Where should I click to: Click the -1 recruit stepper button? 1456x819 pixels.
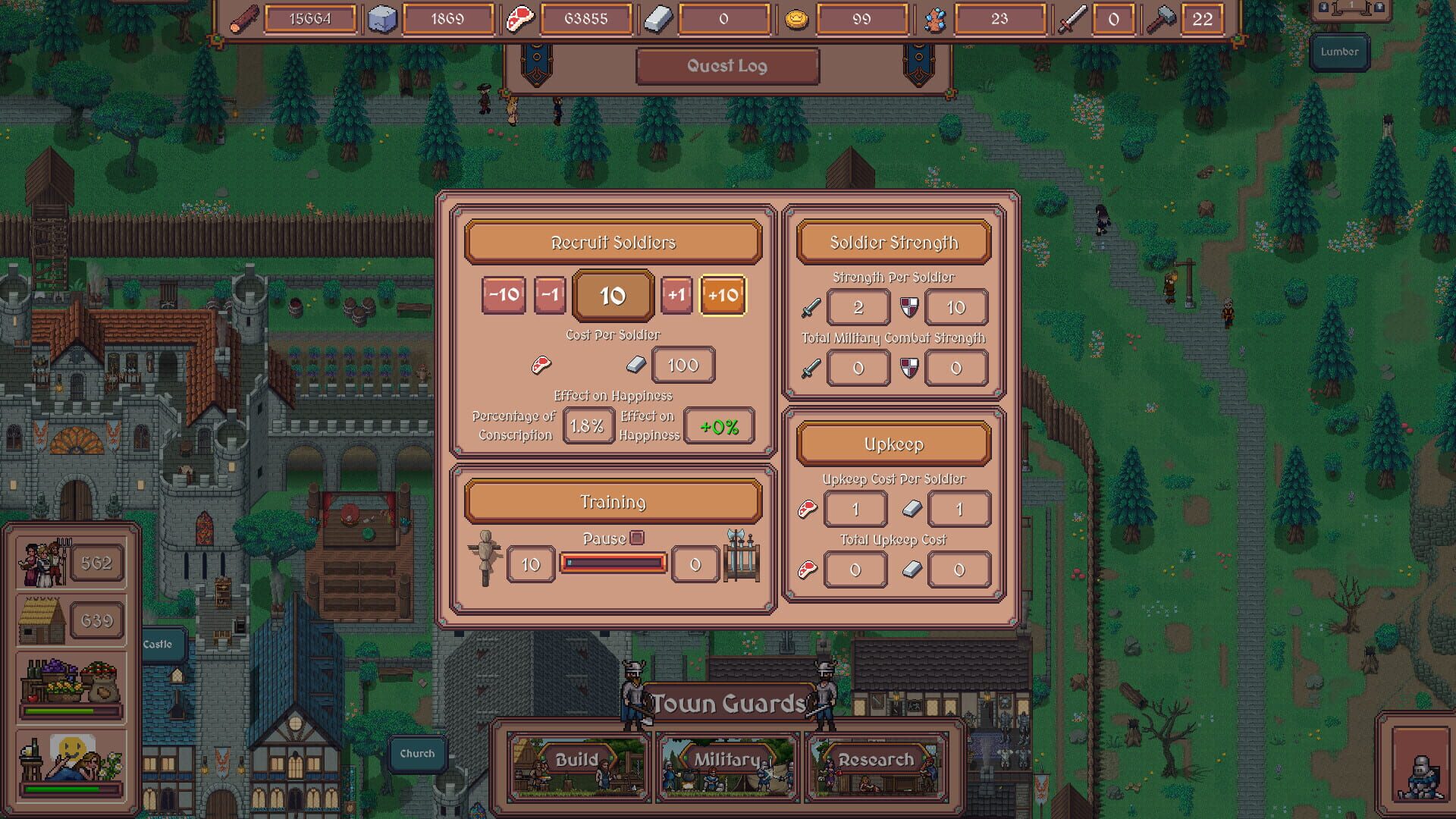pyautogui.click(x=549, y=296)
